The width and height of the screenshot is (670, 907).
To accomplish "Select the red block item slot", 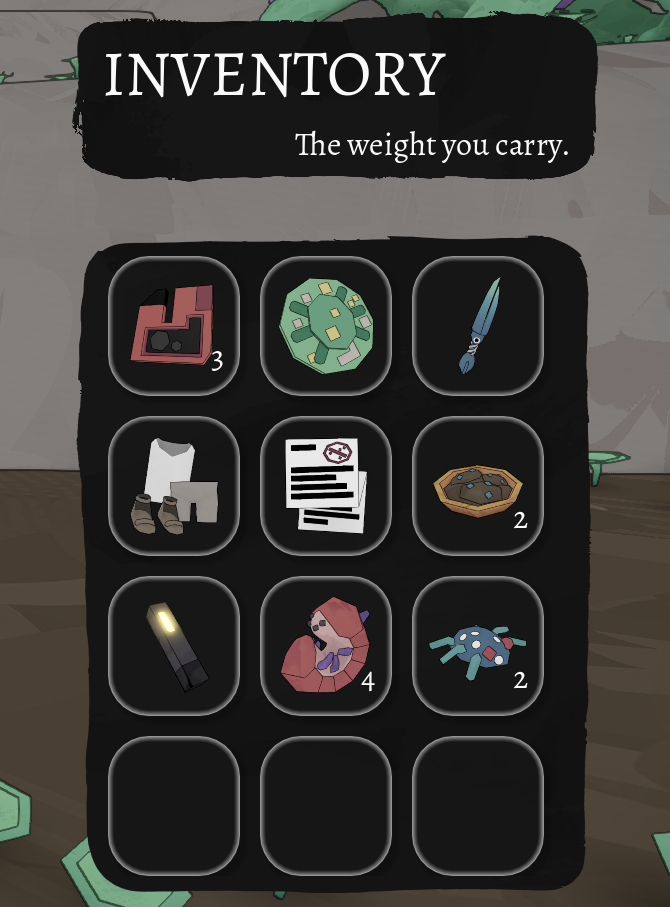I will [173, 326].
